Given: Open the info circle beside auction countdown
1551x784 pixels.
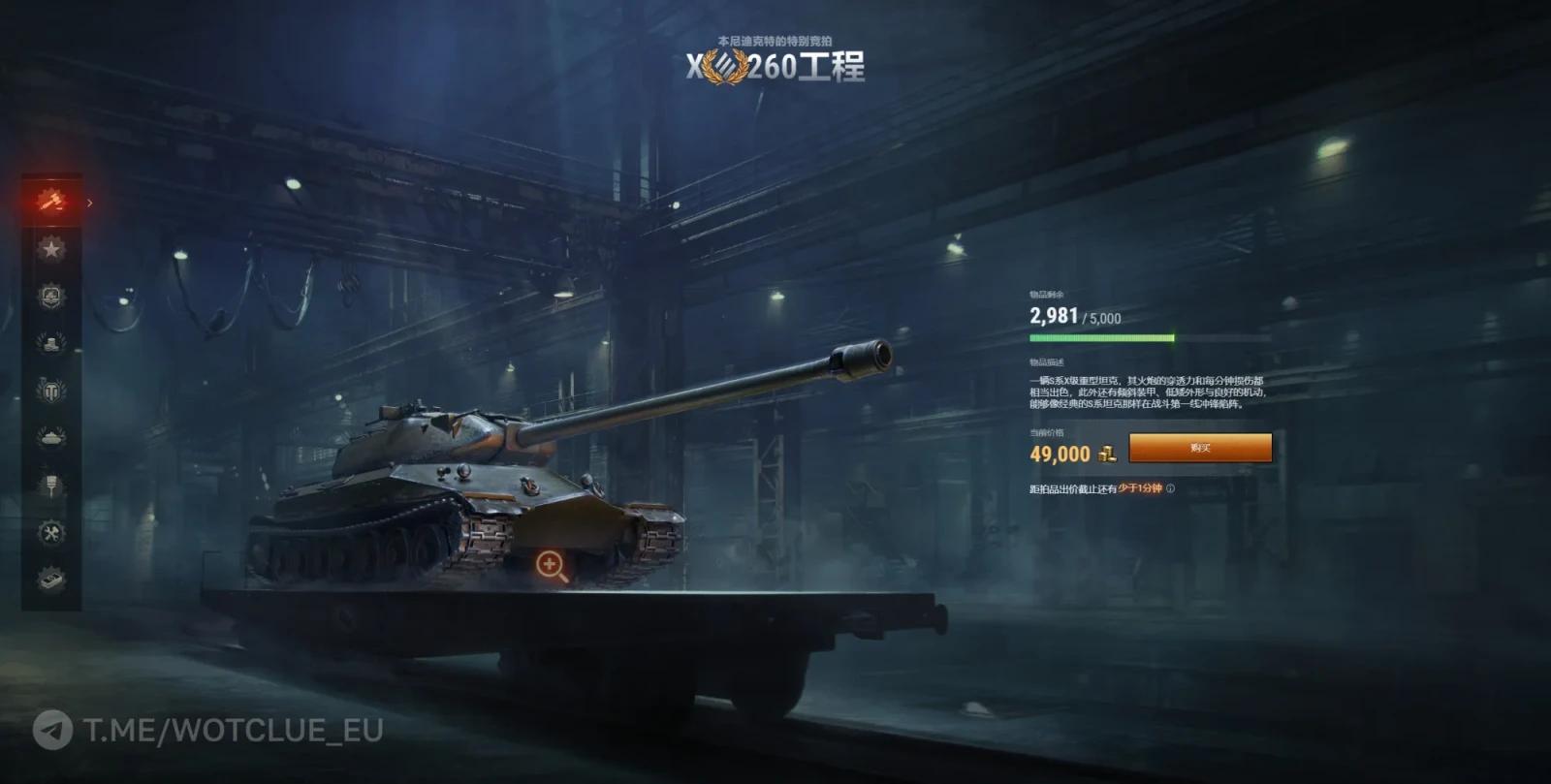Looking at the screenshot, I should pos(1171,488).
